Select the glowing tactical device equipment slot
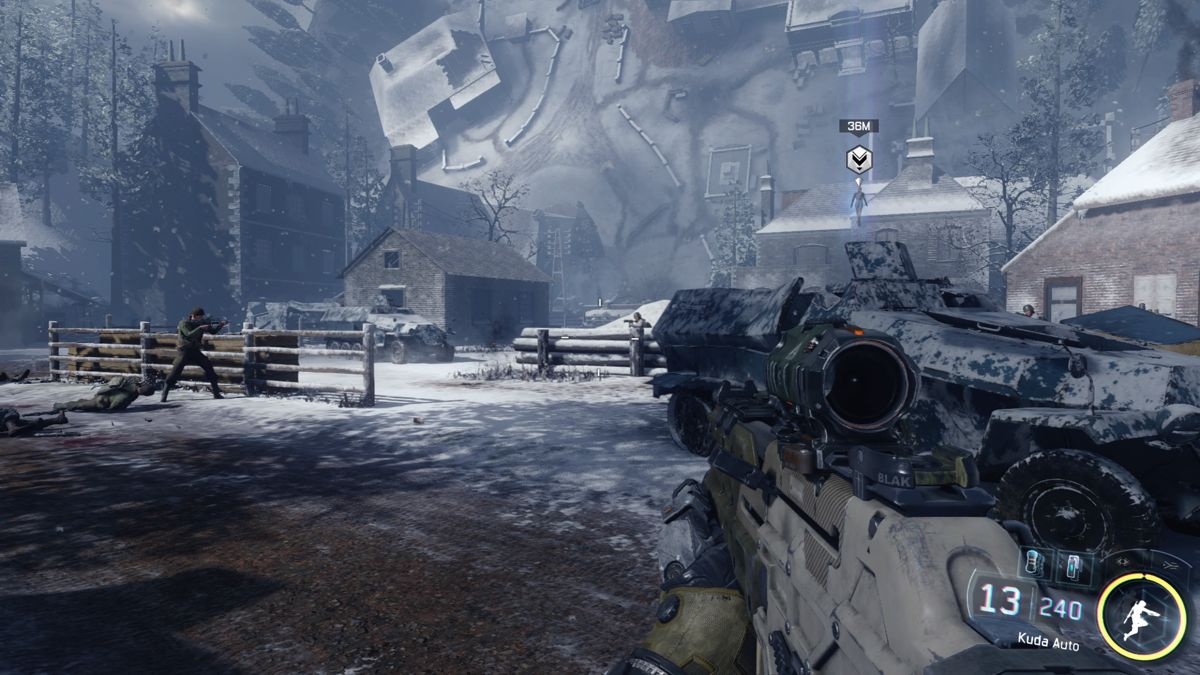The width and height of the screenshot is (1200, 675). tap(1072, 566)
